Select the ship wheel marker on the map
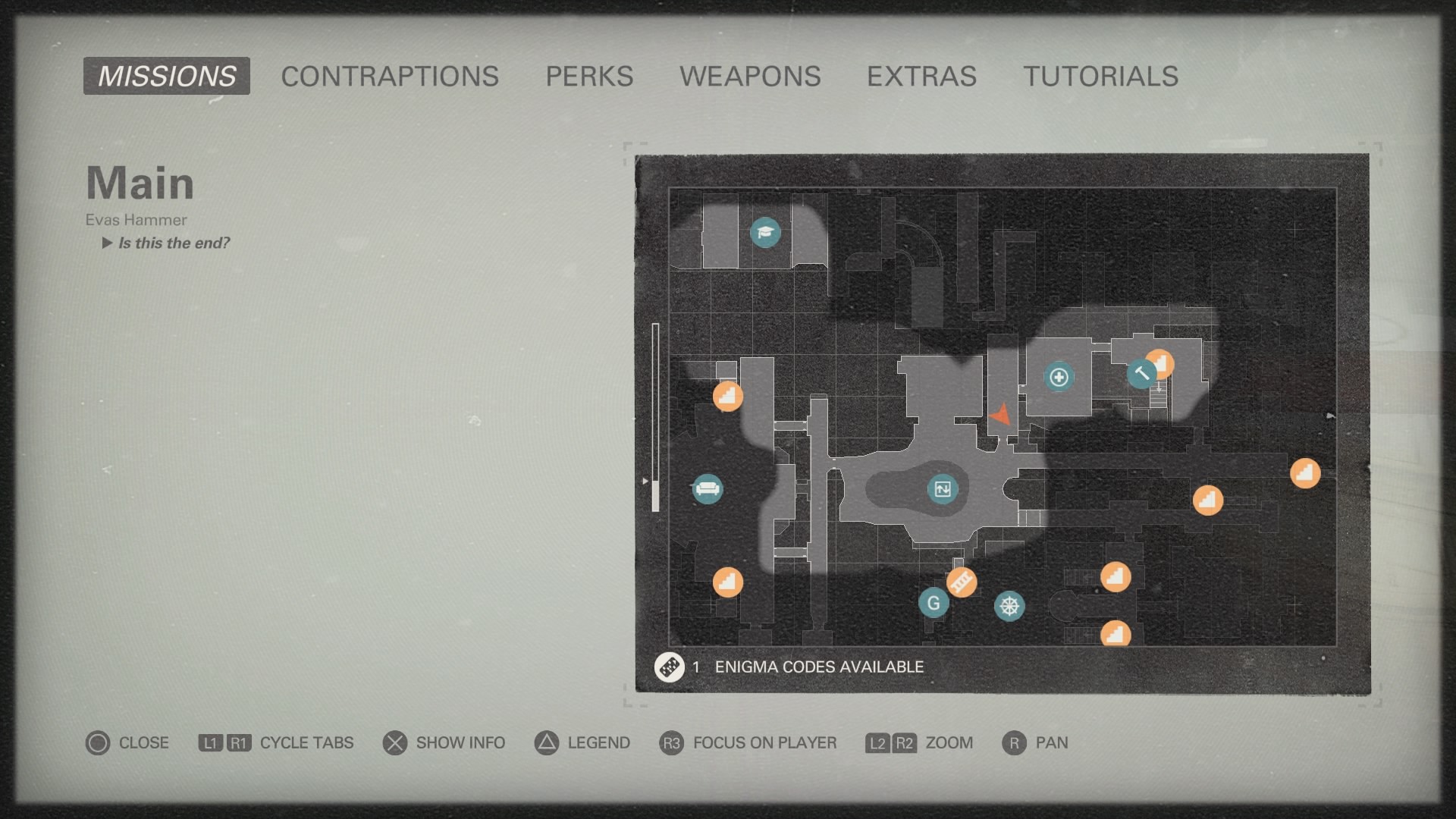1456x819 pixels. (x=1010, y=606)
